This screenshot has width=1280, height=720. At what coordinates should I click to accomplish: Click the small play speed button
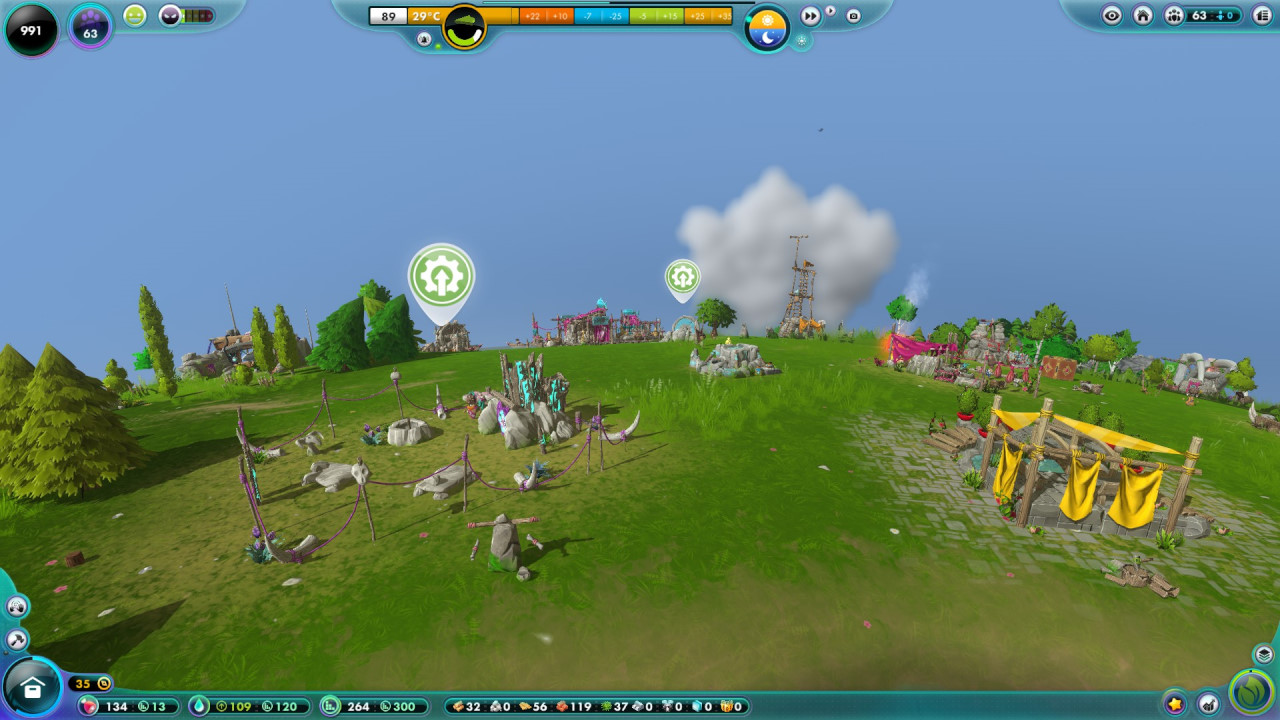830,11
